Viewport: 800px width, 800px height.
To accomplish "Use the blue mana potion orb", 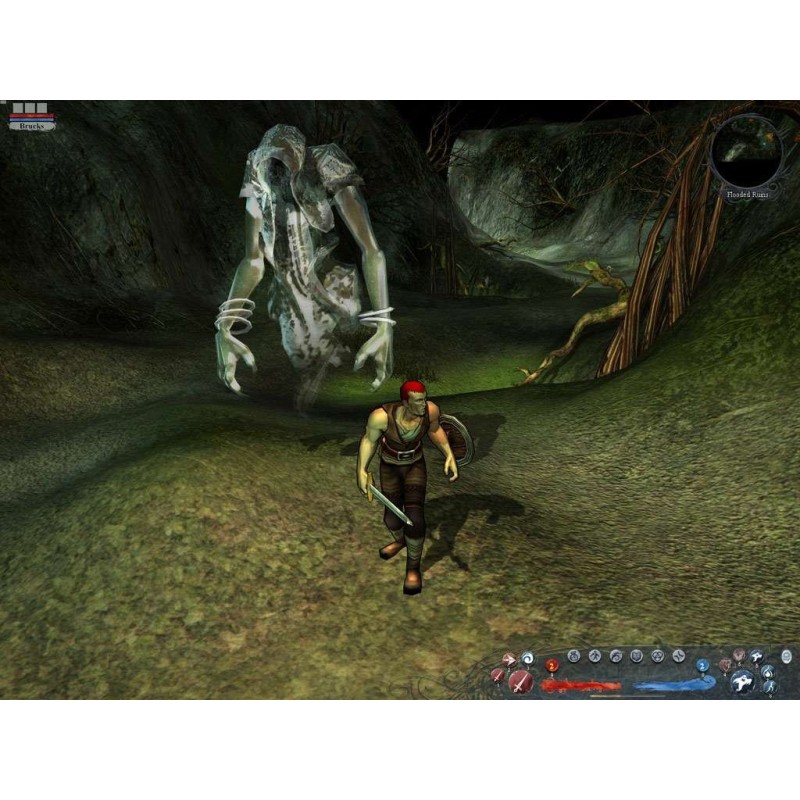I will coord(702,665).
